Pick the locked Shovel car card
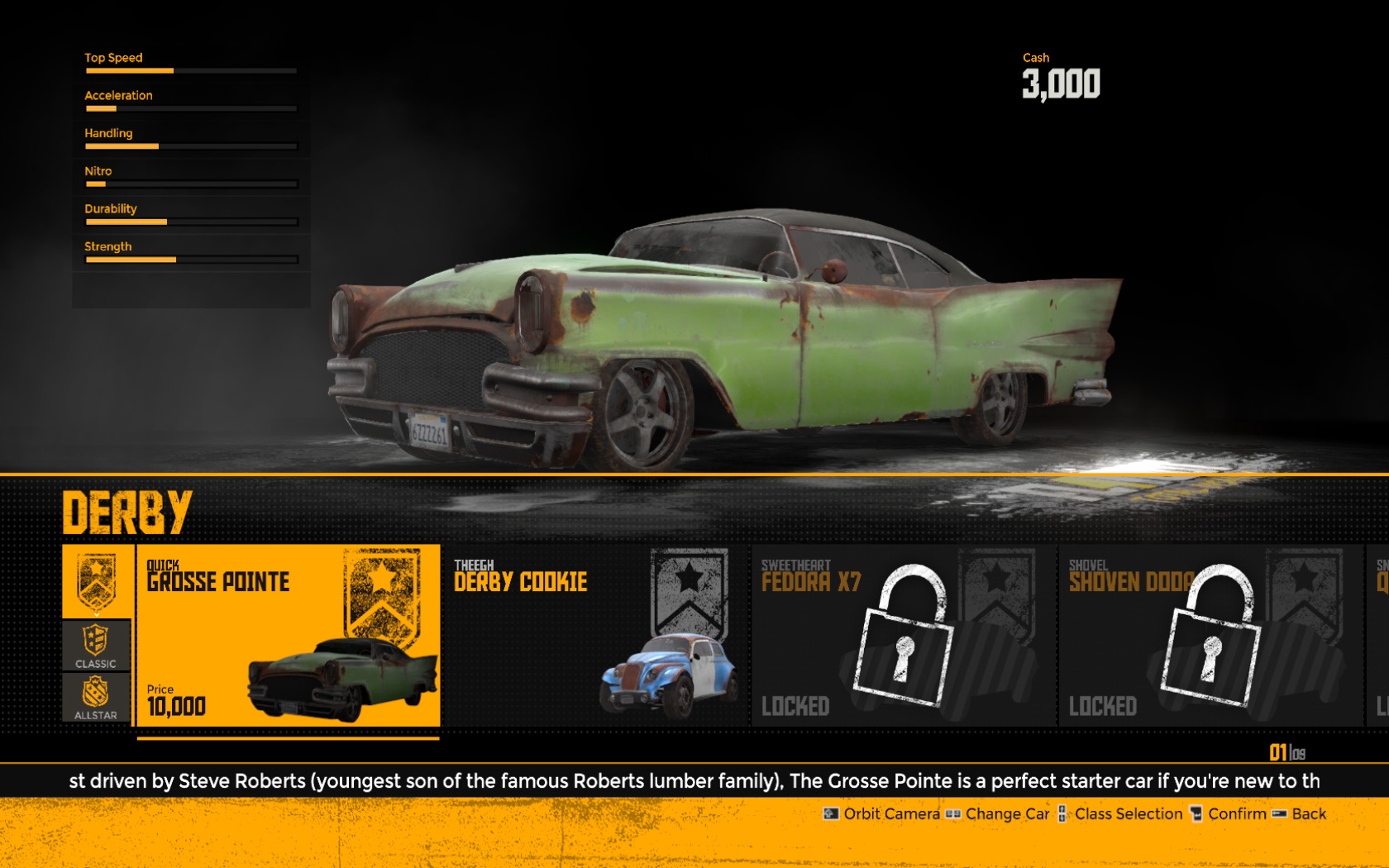Image resolution: width=1389 pixels, height=868 pixels. pos(1210,635)
